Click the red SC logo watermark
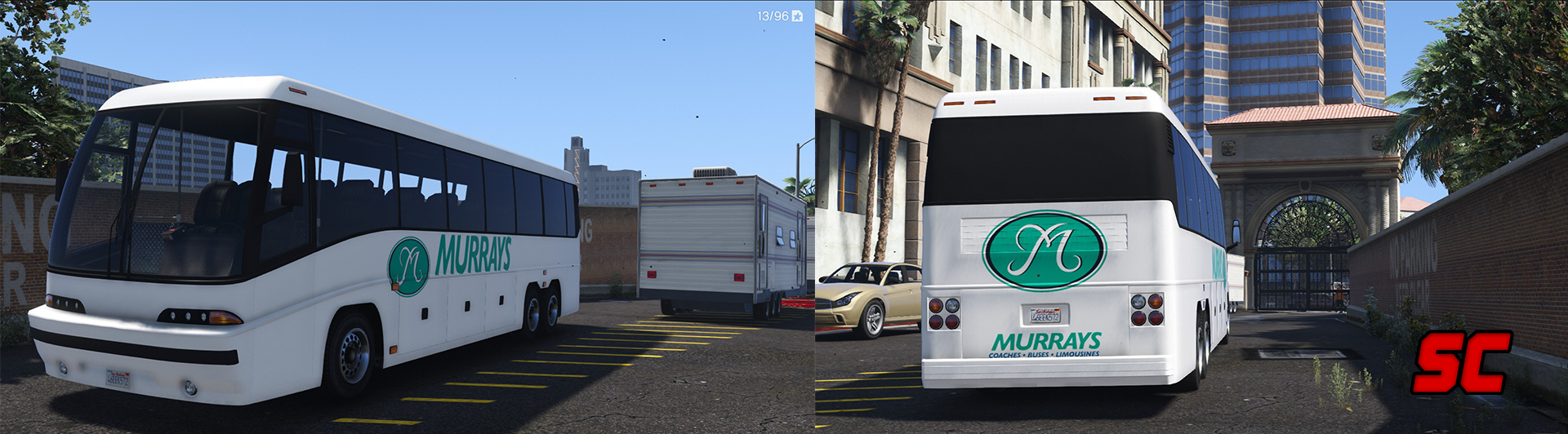Viewport: 1568px width, 434px height. [1461, 363]
